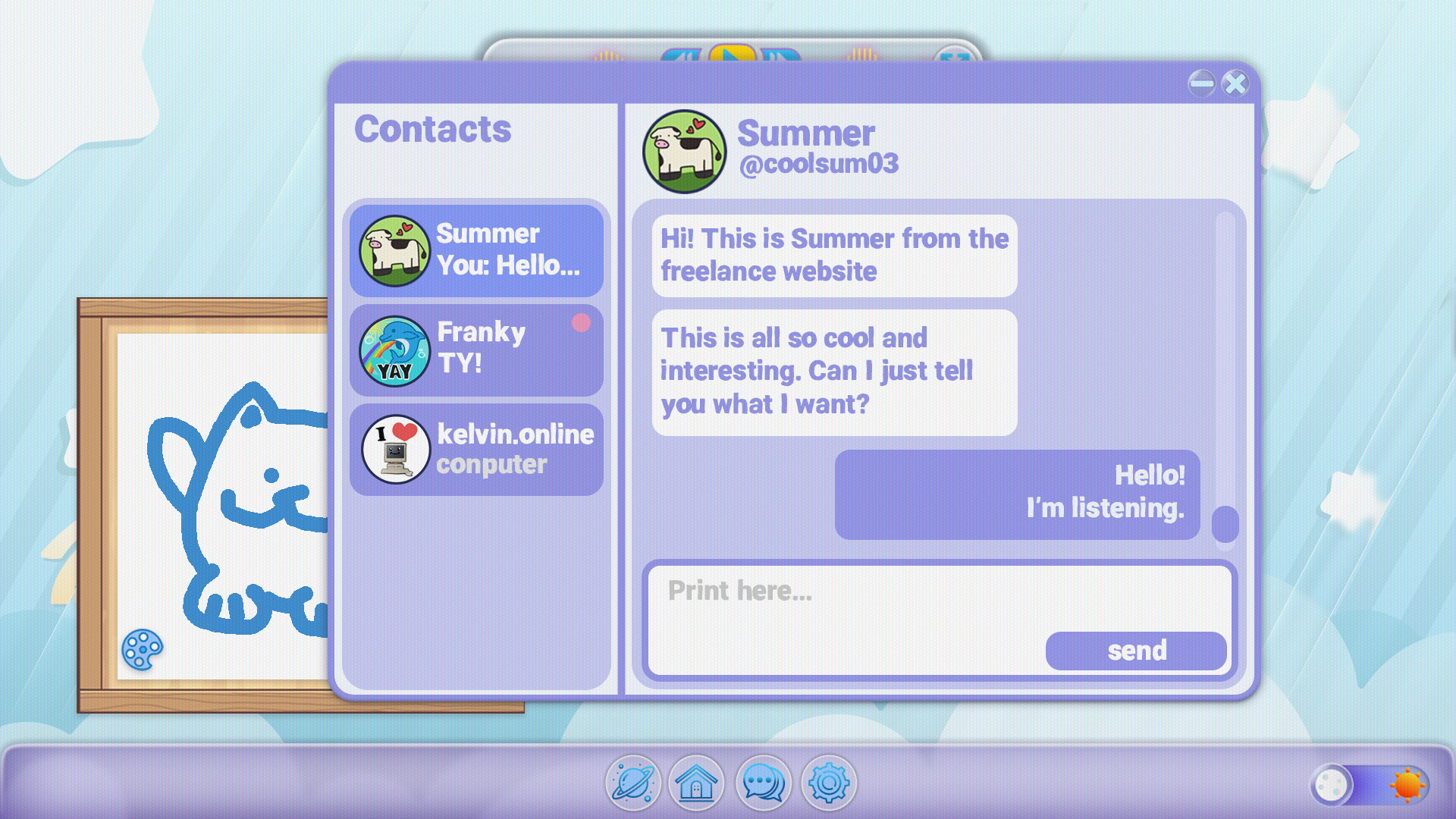1456x819 pixels.
Task: Click Franky's unread notification dot
Action: (581, 322)
